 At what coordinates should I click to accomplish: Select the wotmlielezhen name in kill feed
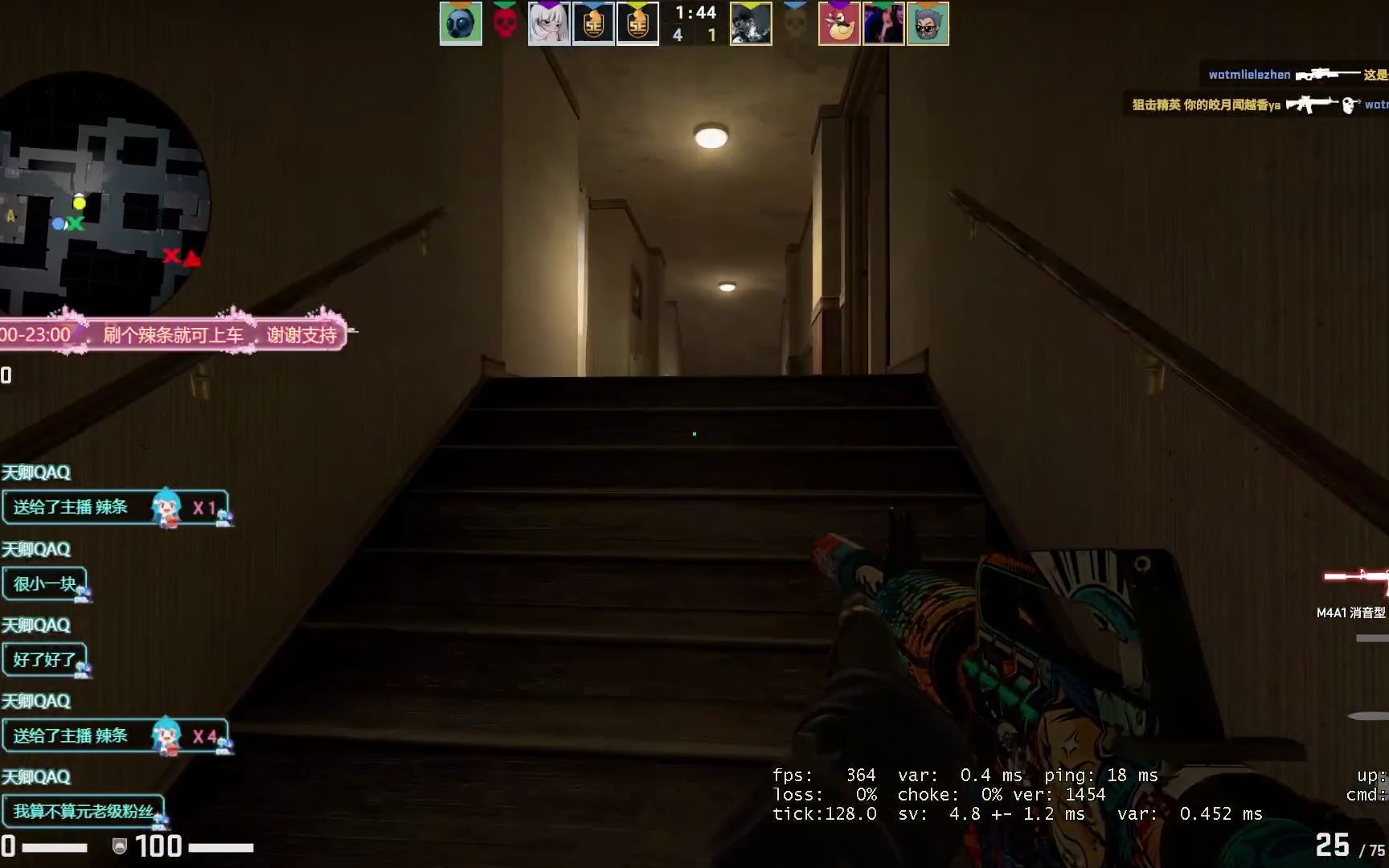click(x=1251, y=74)
